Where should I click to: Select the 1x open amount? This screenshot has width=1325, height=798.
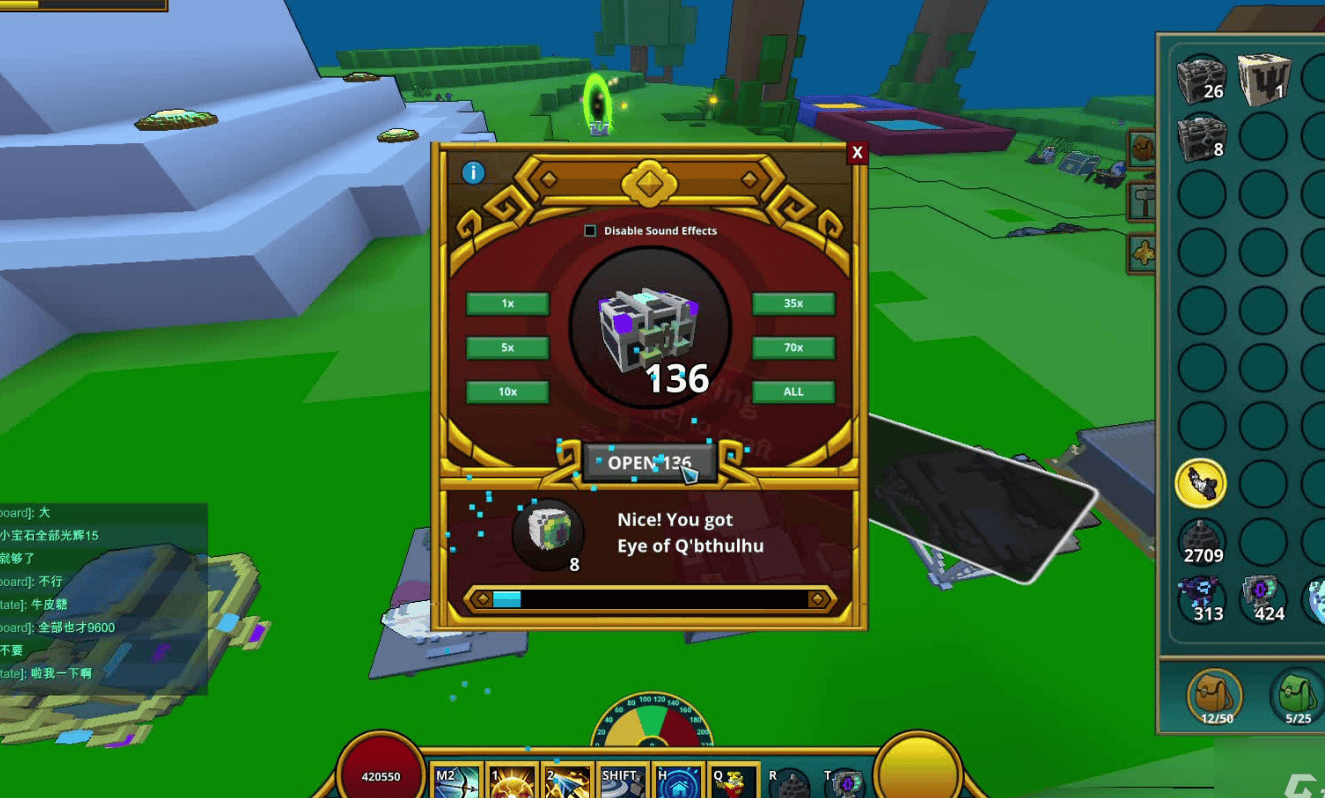(508, 304)
